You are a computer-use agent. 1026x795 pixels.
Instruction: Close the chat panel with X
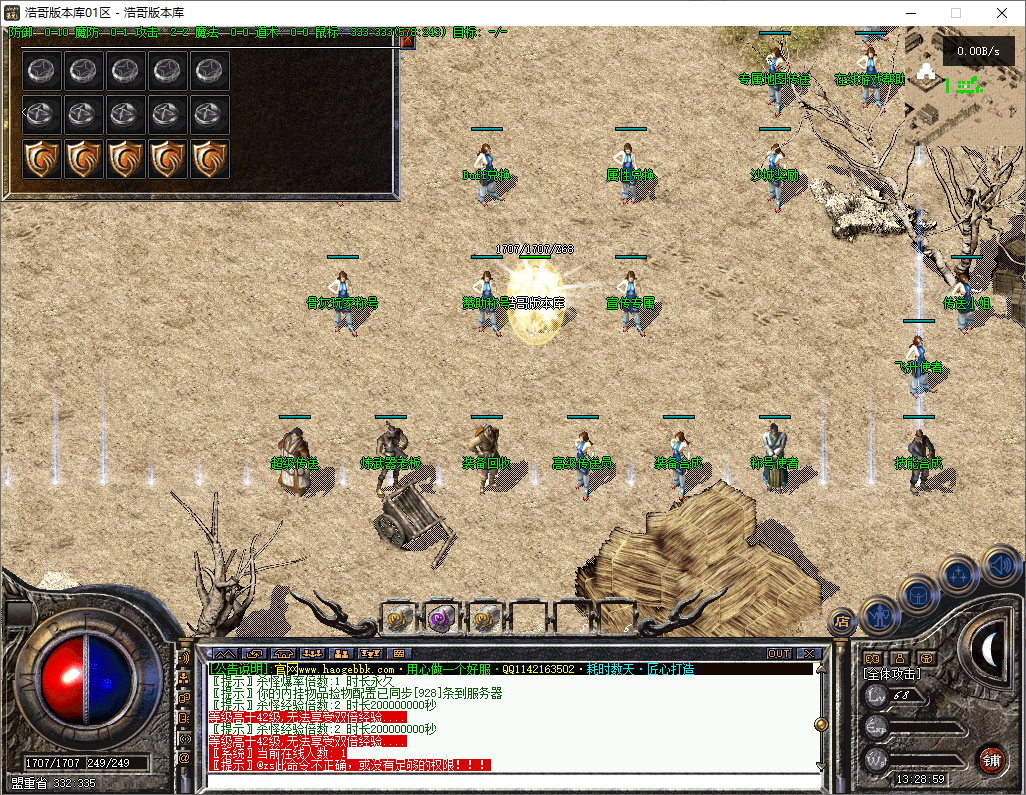click(809, 654)
